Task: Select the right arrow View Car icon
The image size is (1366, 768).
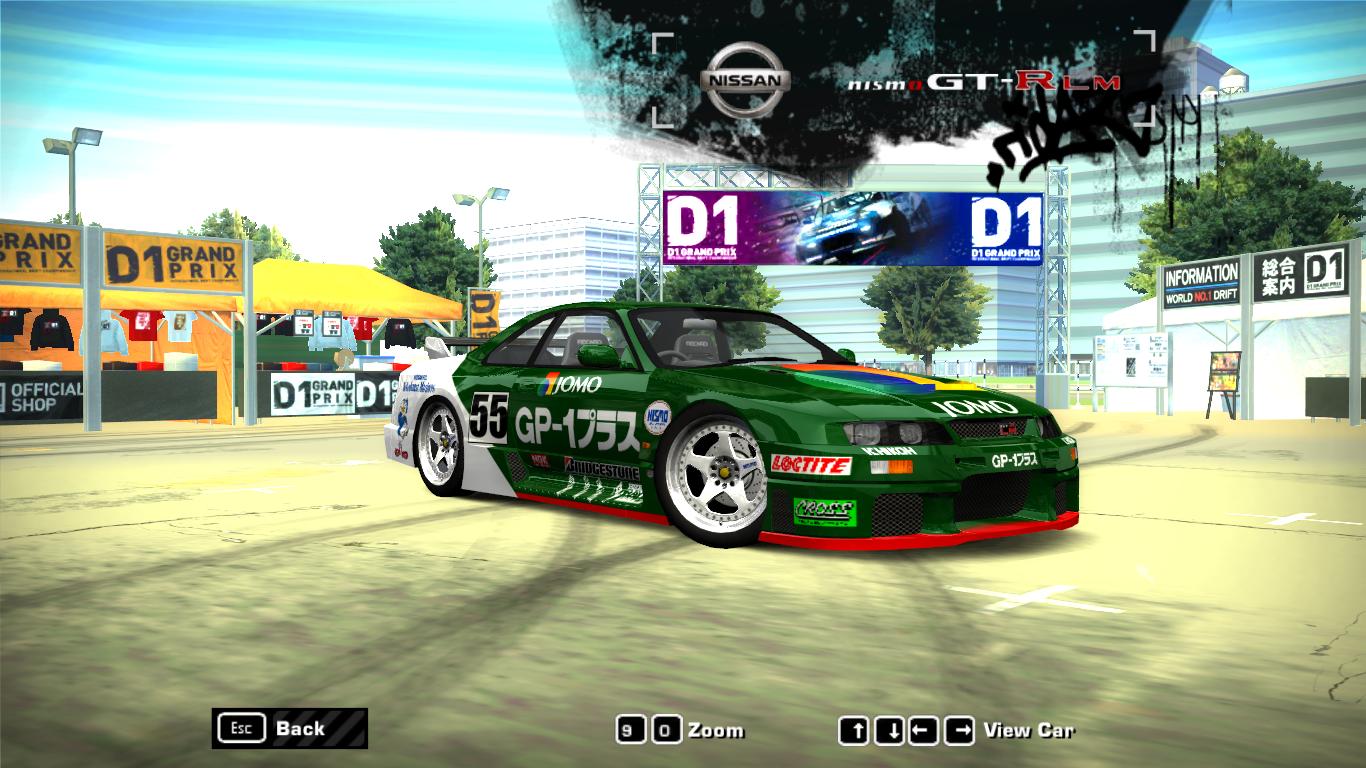Action: pos(960,730)
